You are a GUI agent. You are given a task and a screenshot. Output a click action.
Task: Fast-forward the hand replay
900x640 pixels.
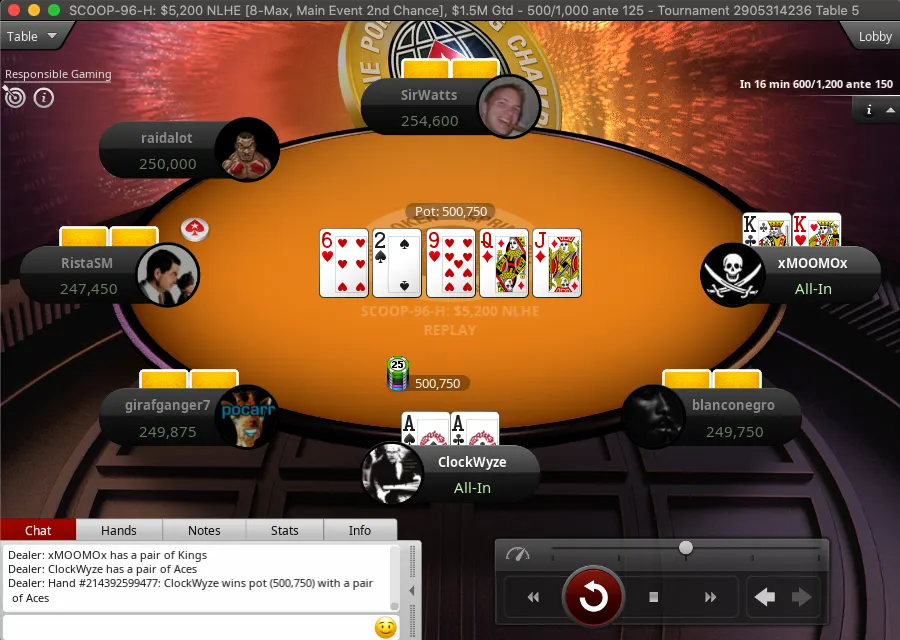[x=711, y=597]
